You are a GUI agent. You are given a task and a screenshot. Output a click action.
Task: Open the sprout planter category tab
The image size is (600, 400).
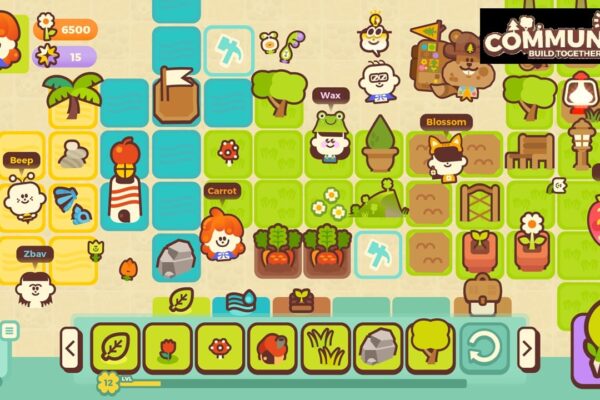pyautogui.click(x=301, y=300)
